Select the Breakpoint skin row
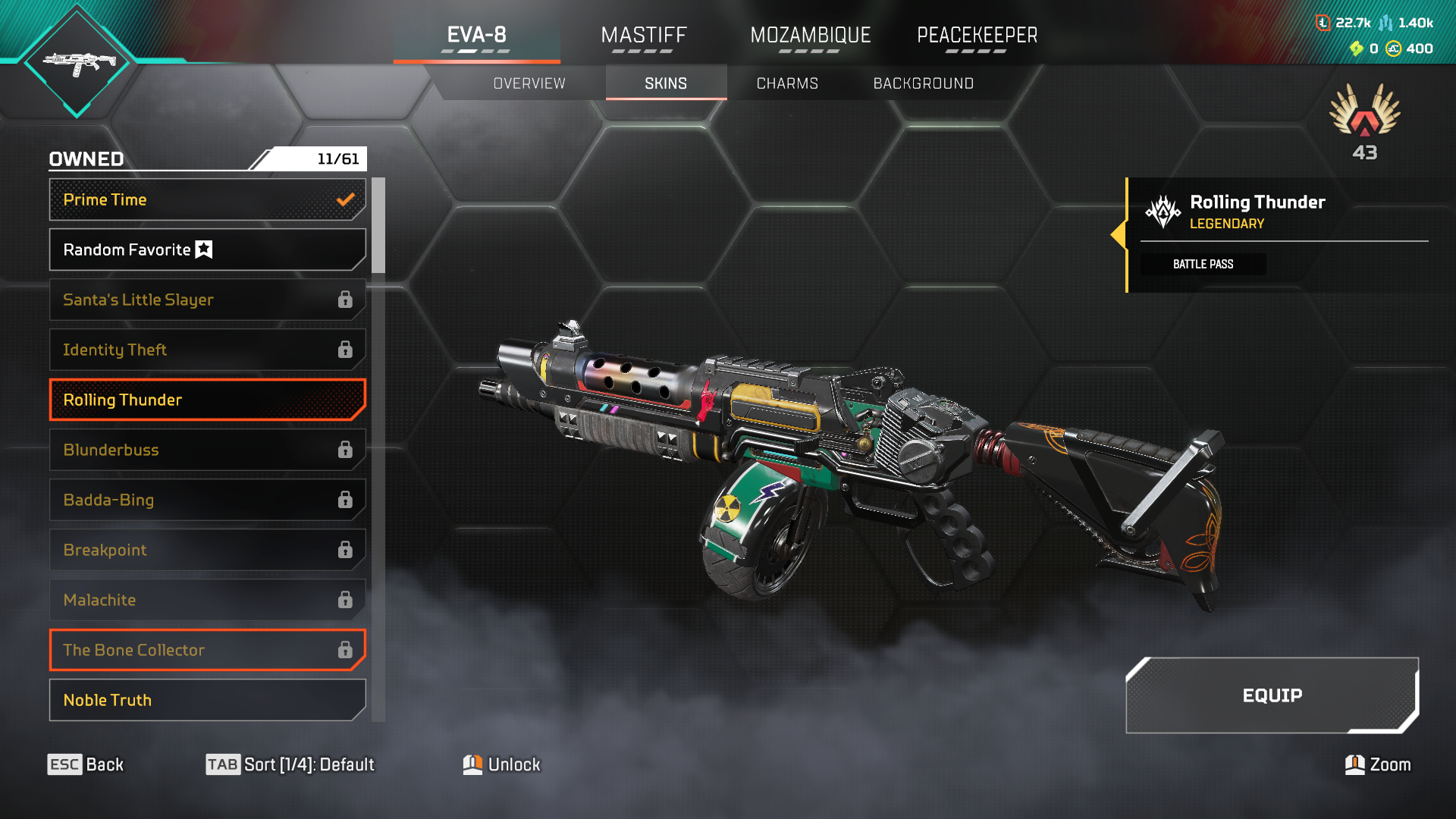Image resolution: width=1456 pixels, height=819 pixels. (x=207, y=550)
